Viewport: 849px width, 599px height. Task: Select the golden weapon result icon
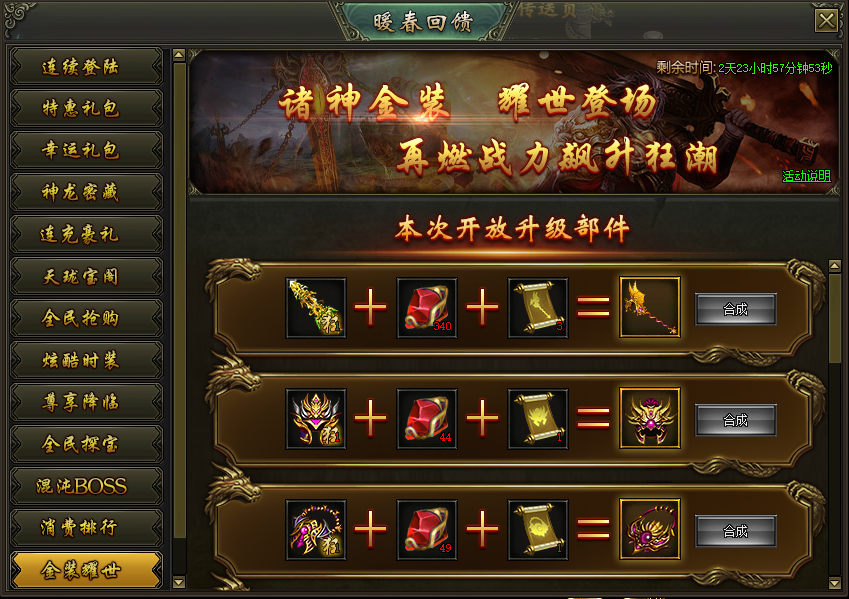click(x=650, y=308)
